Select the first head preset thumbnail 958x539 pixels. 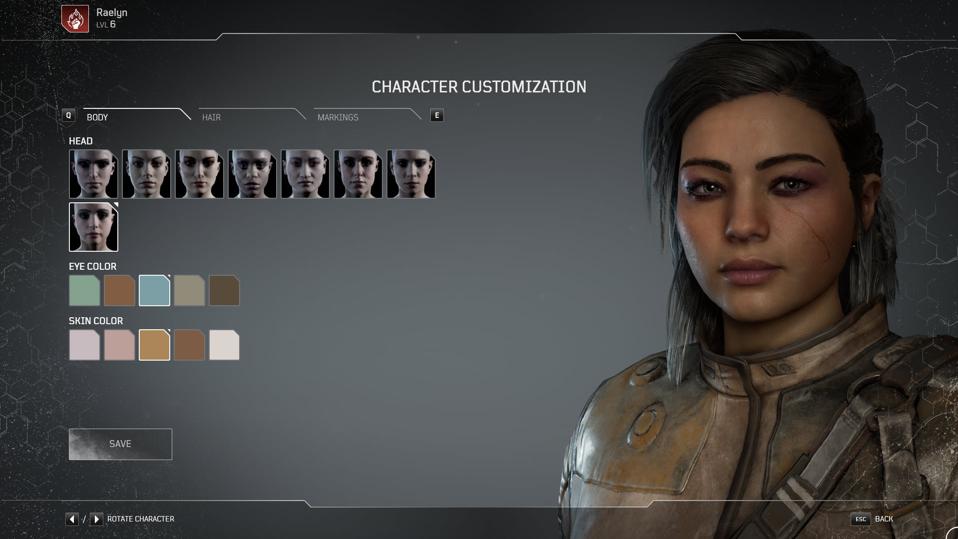[93, 174]
